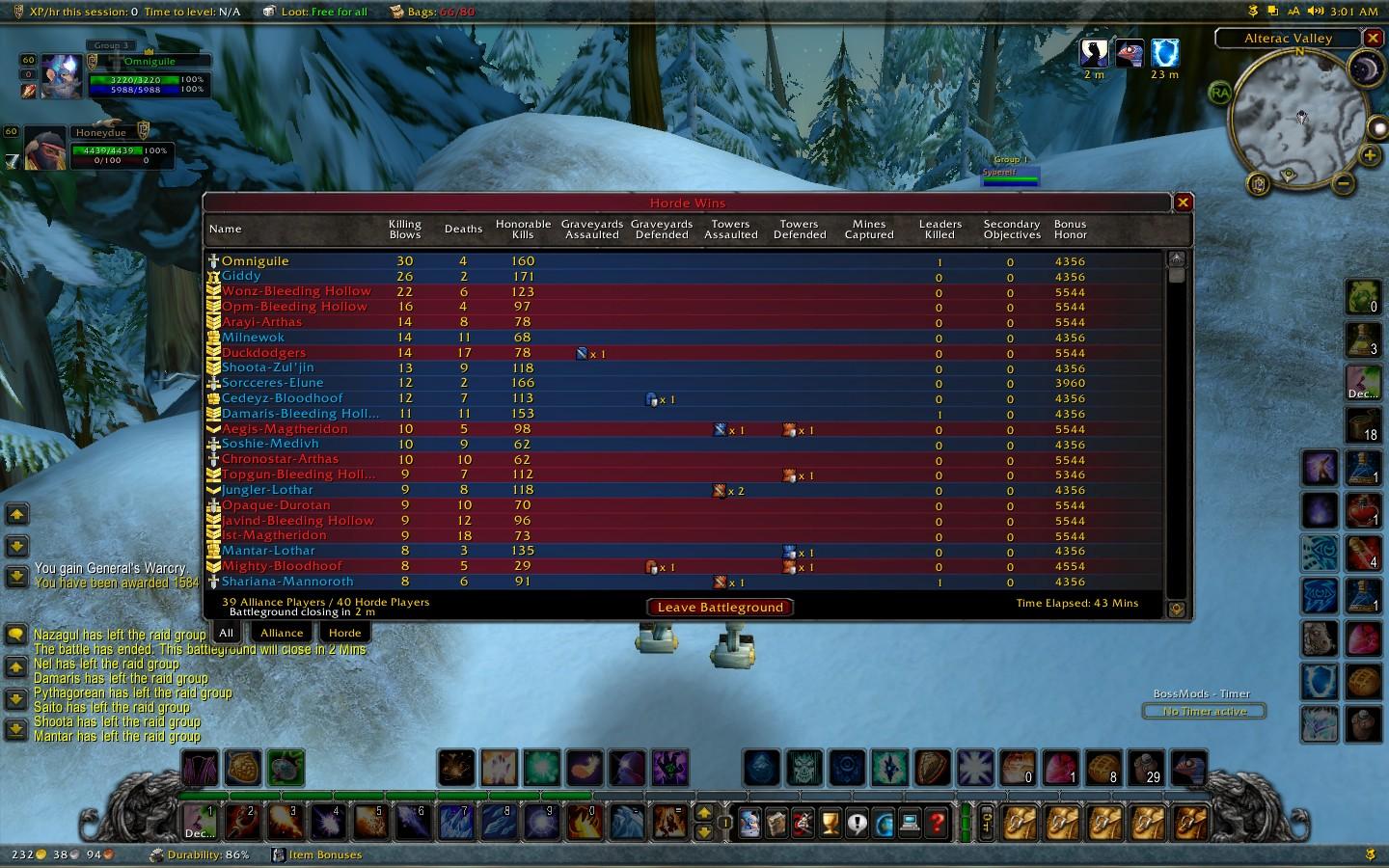Show the All players tab
This screenshot has width=1389, height=868.
pyautogui.click(x=226, y=633)
